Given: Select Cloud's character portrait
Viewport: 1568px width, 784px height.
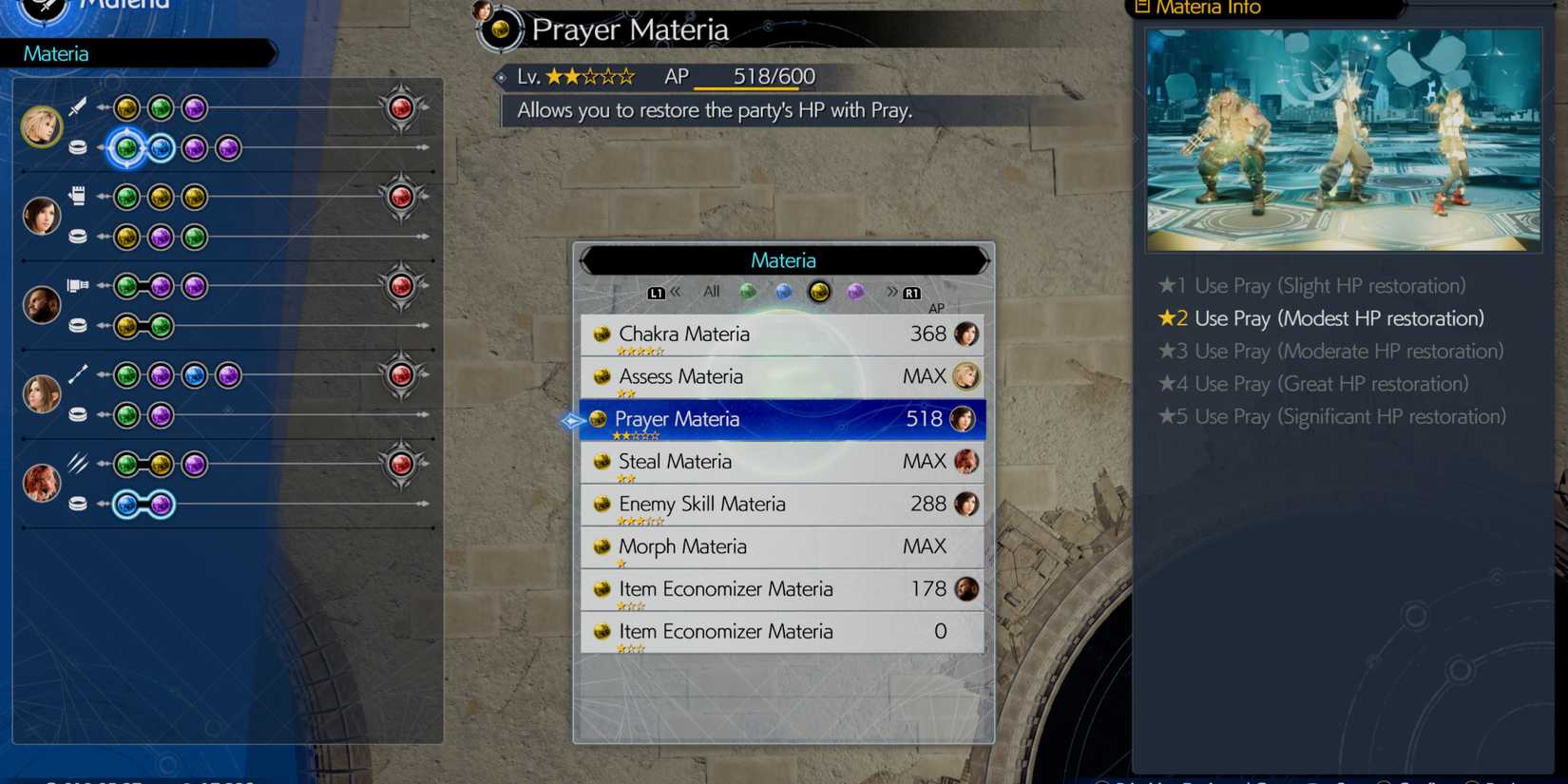Looking at the screenshot, I should click(x=42, y=125).
